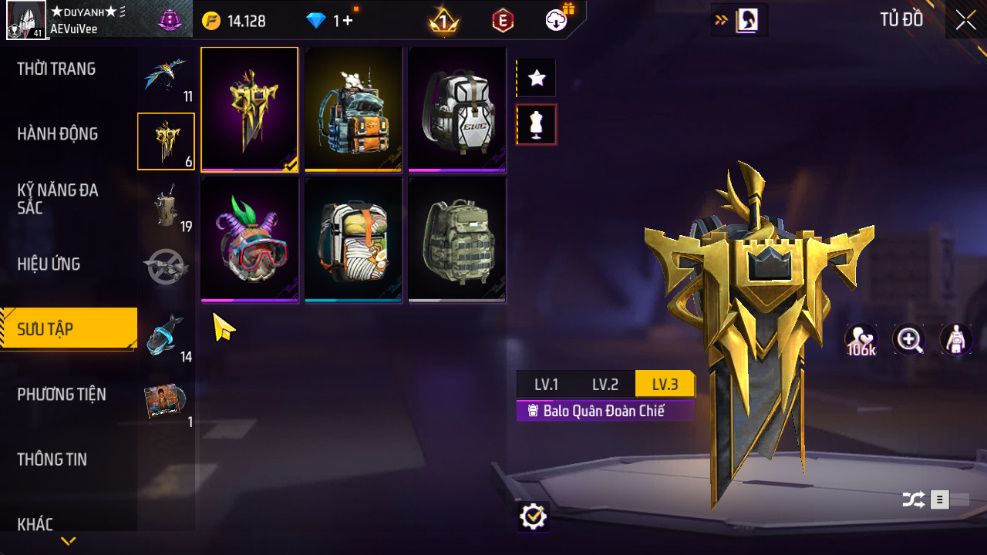Close the wardrobe with the X button
The width and height of the screenshot is (987, 555).
coord(965,20)
